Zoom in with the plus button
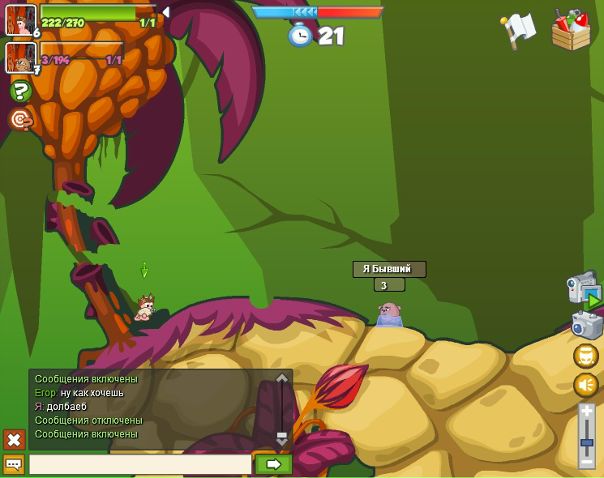 point(587,410)
